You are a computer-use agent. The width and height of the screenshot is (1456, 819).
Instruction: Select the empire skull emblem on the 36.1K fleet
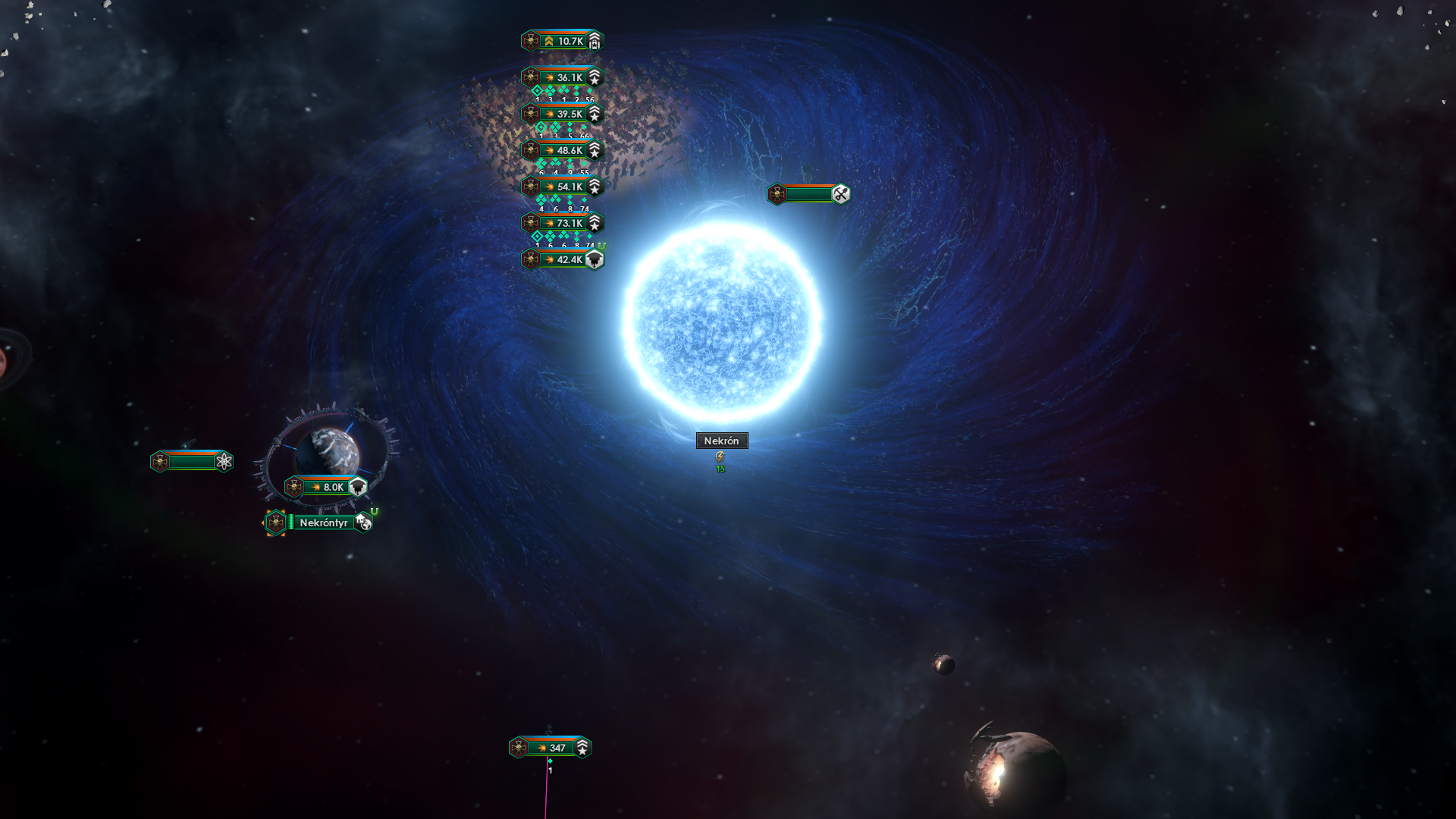[x=530, y=77]
